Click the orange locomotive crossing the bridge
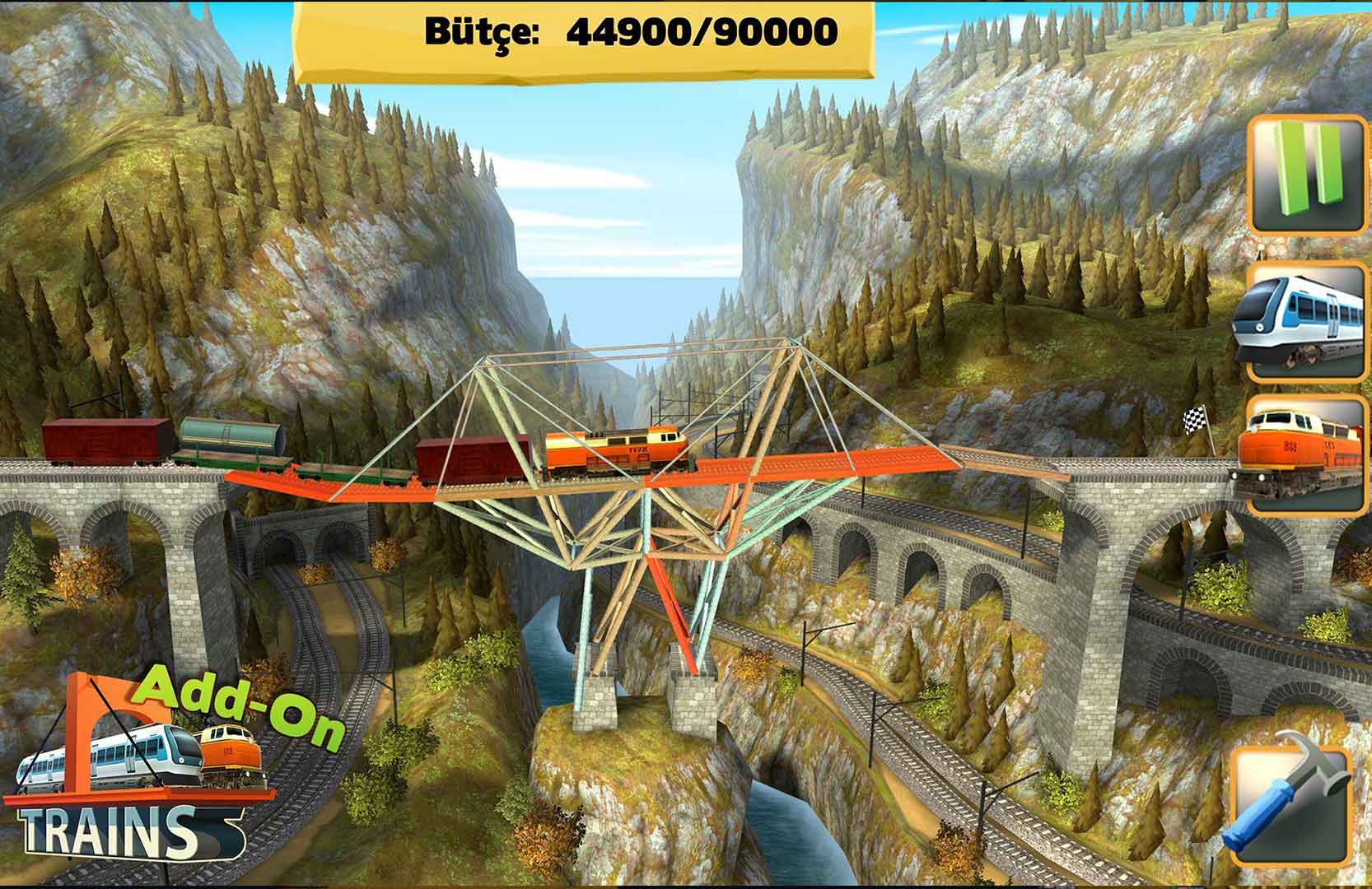 pyautogui.click(x=614, y=449)
